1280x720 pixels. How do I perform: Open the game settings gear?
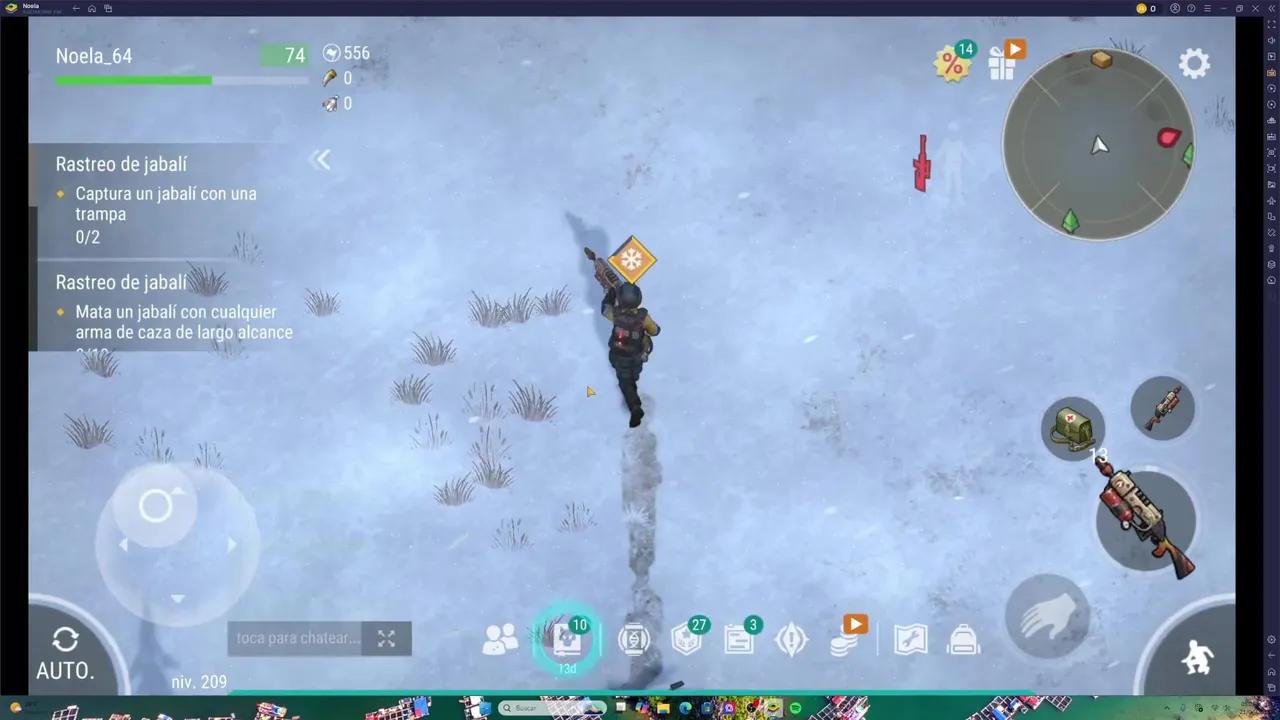coord(1194,63)
